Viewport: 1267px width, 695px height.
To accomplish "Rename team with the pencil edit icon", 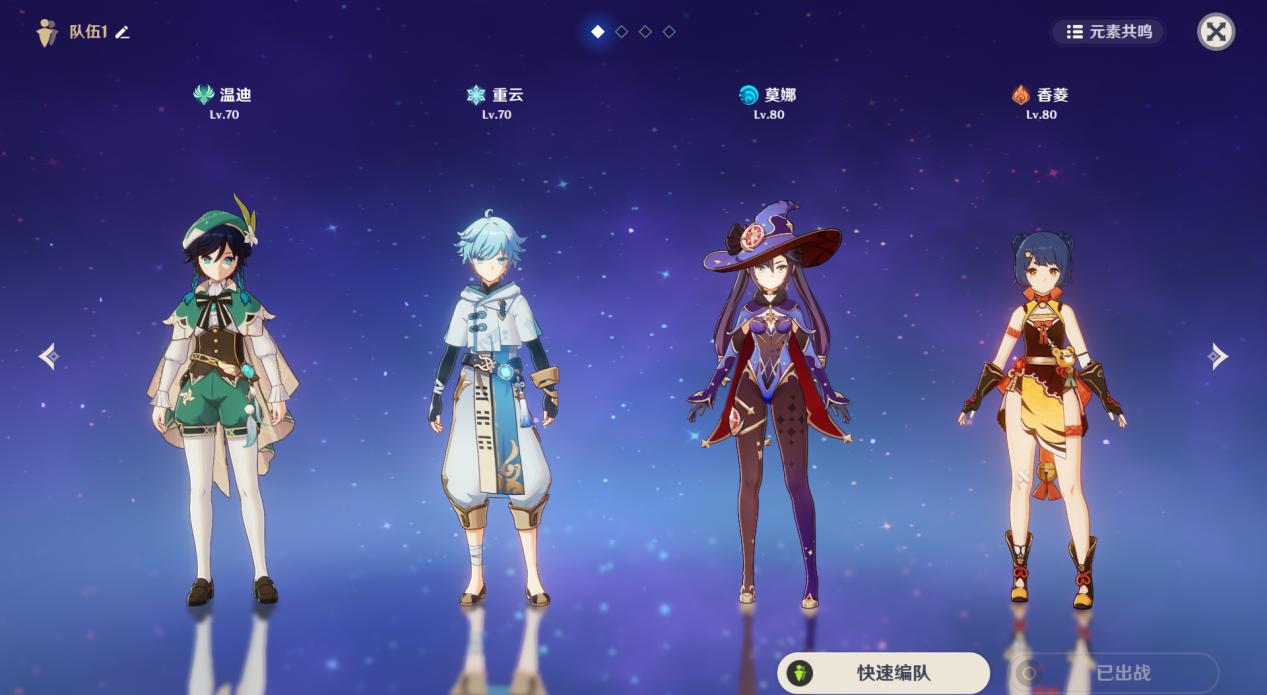I will [x=122, y=32].
